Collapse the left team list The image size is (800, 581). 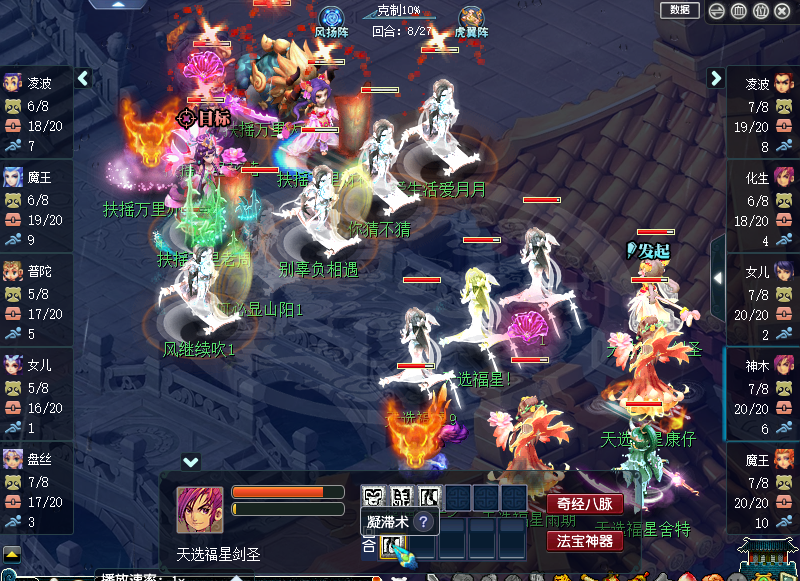point(84,78)
